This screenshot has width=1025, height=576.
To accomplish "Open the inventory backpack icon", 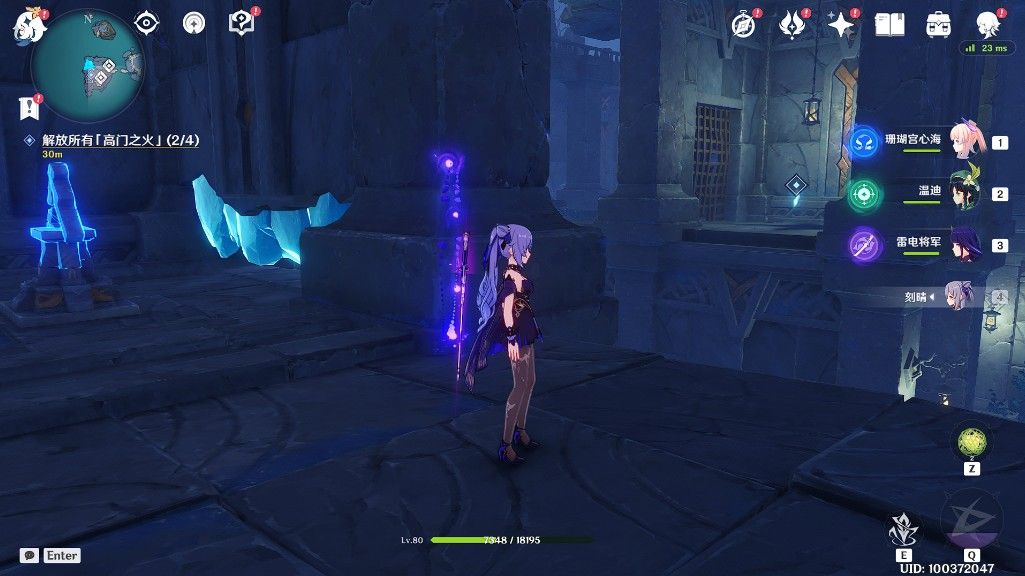I will [938, 25].
